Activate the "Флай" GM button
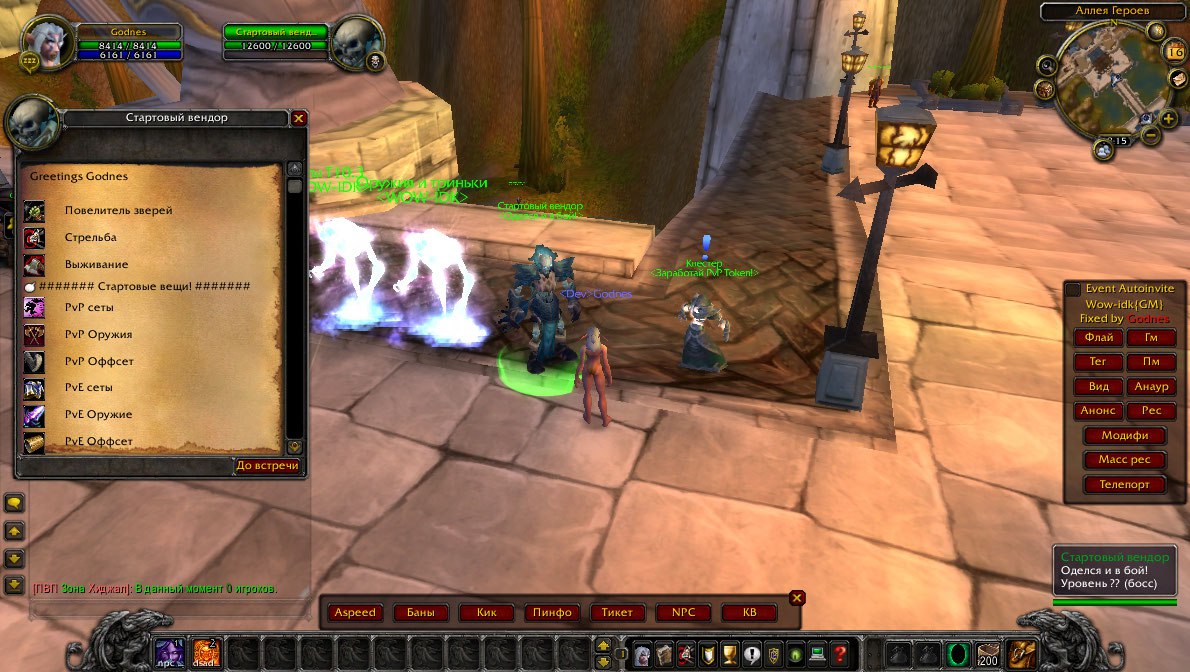 click(1098, 338)
